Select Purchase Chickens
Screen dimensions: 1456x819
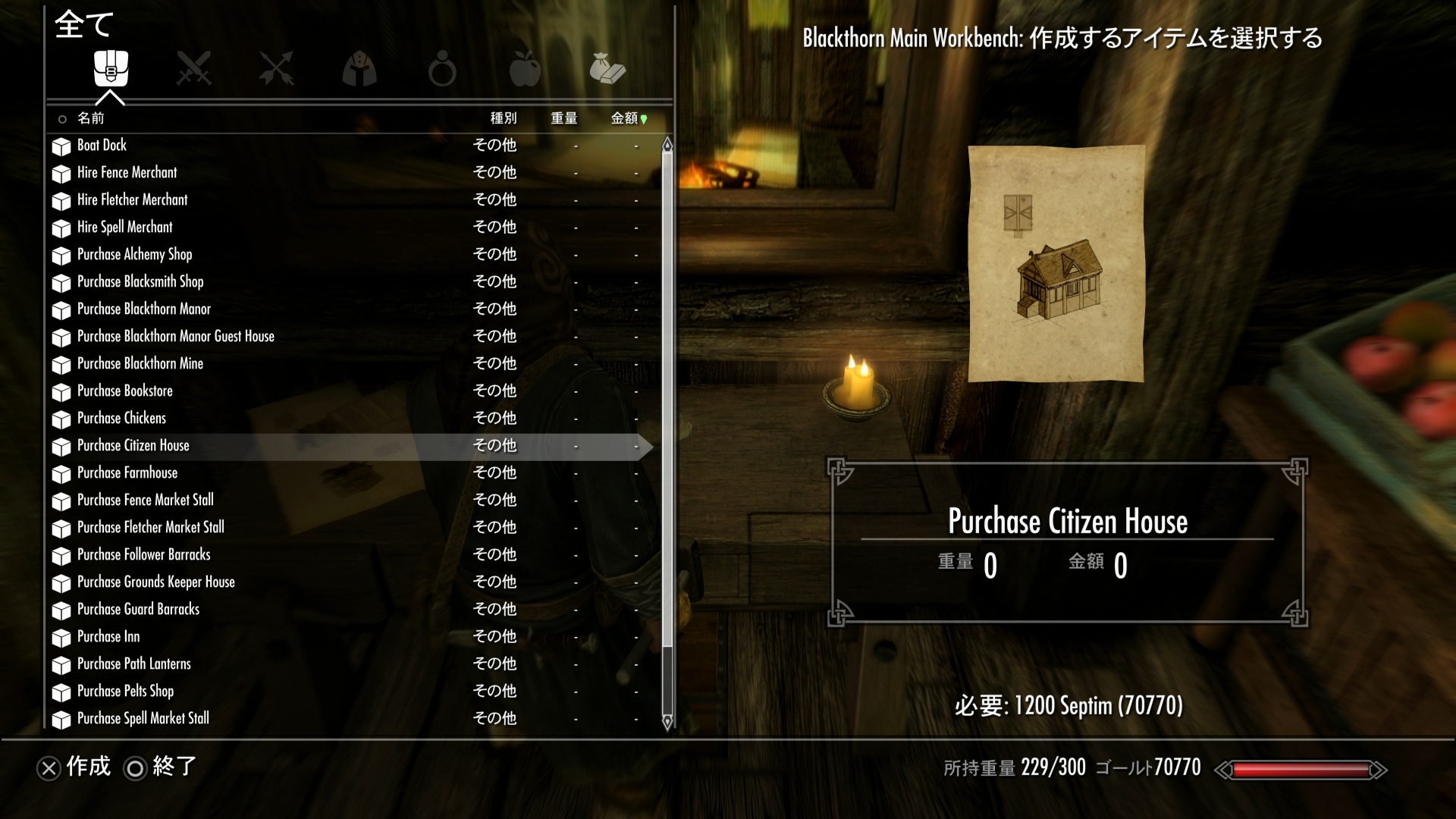click(x=121, y=419)
